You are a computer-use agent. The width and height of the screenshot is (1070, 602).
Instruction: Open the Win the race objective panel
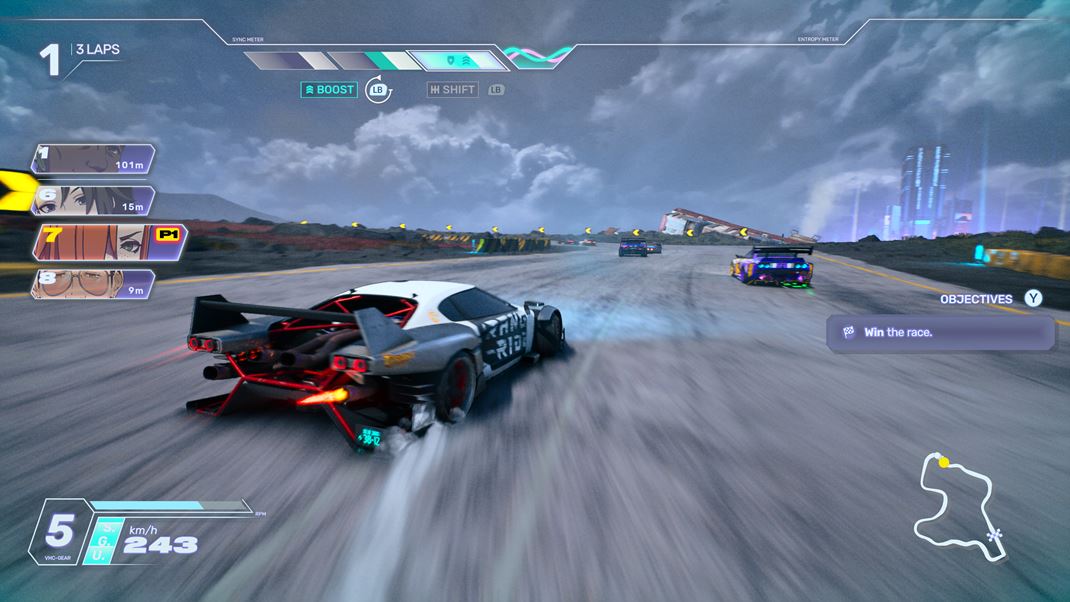click(x=940, y=332)
